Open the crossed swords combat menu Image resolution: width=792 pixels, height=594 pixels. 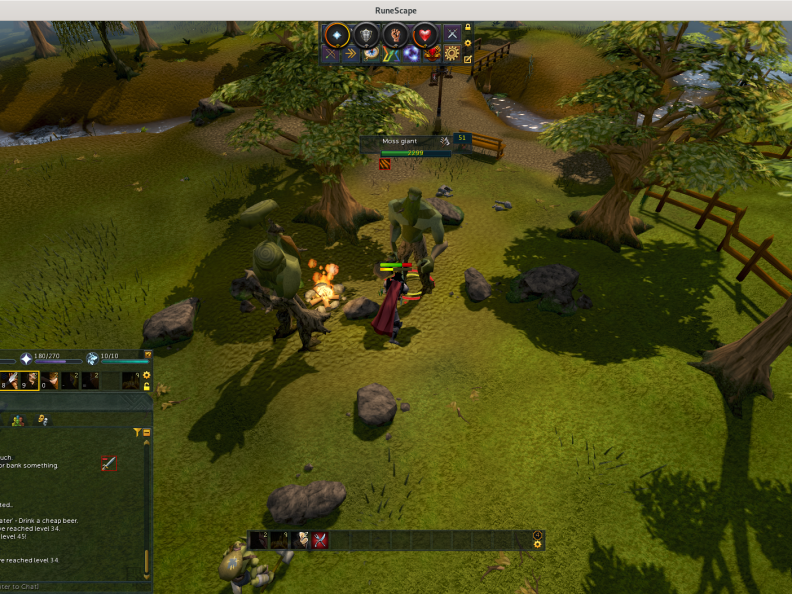tap(453, 34)
